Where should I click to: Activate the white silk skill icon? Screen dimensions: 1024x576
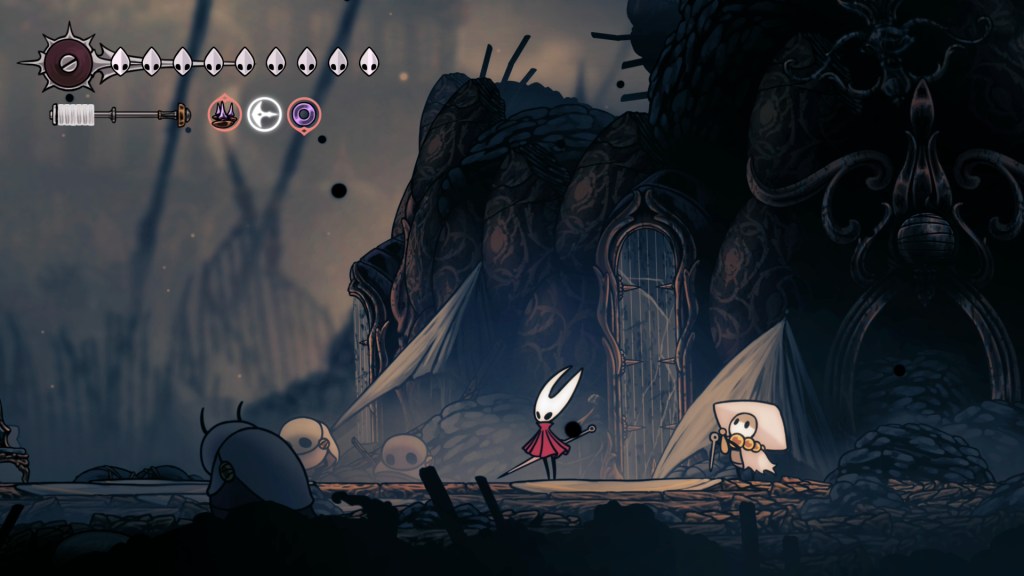pyautogui.click(x=264, y=114)
